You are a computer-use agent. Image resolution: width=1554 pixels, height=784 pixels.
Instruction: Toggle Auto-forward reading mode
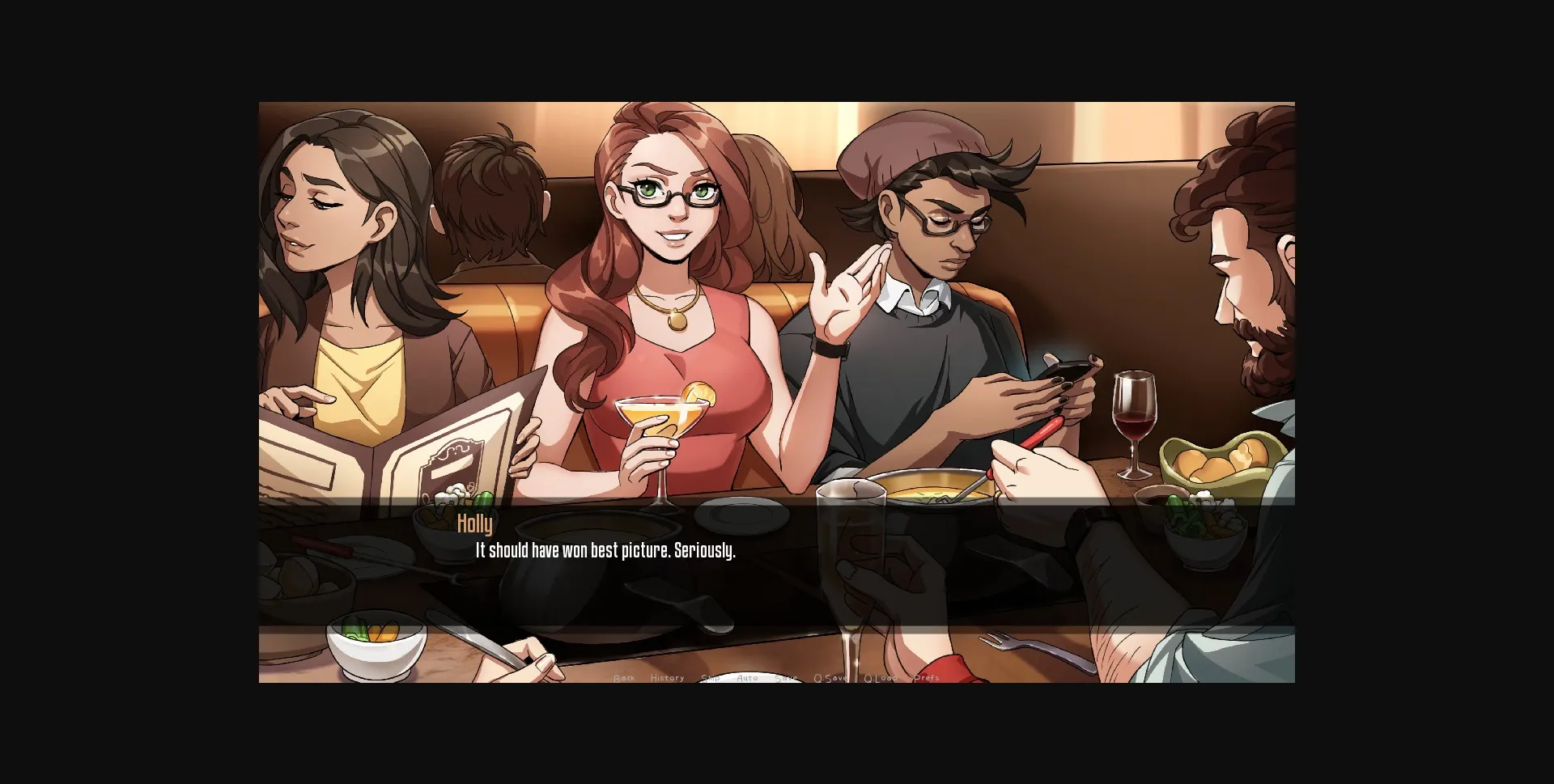748,677
